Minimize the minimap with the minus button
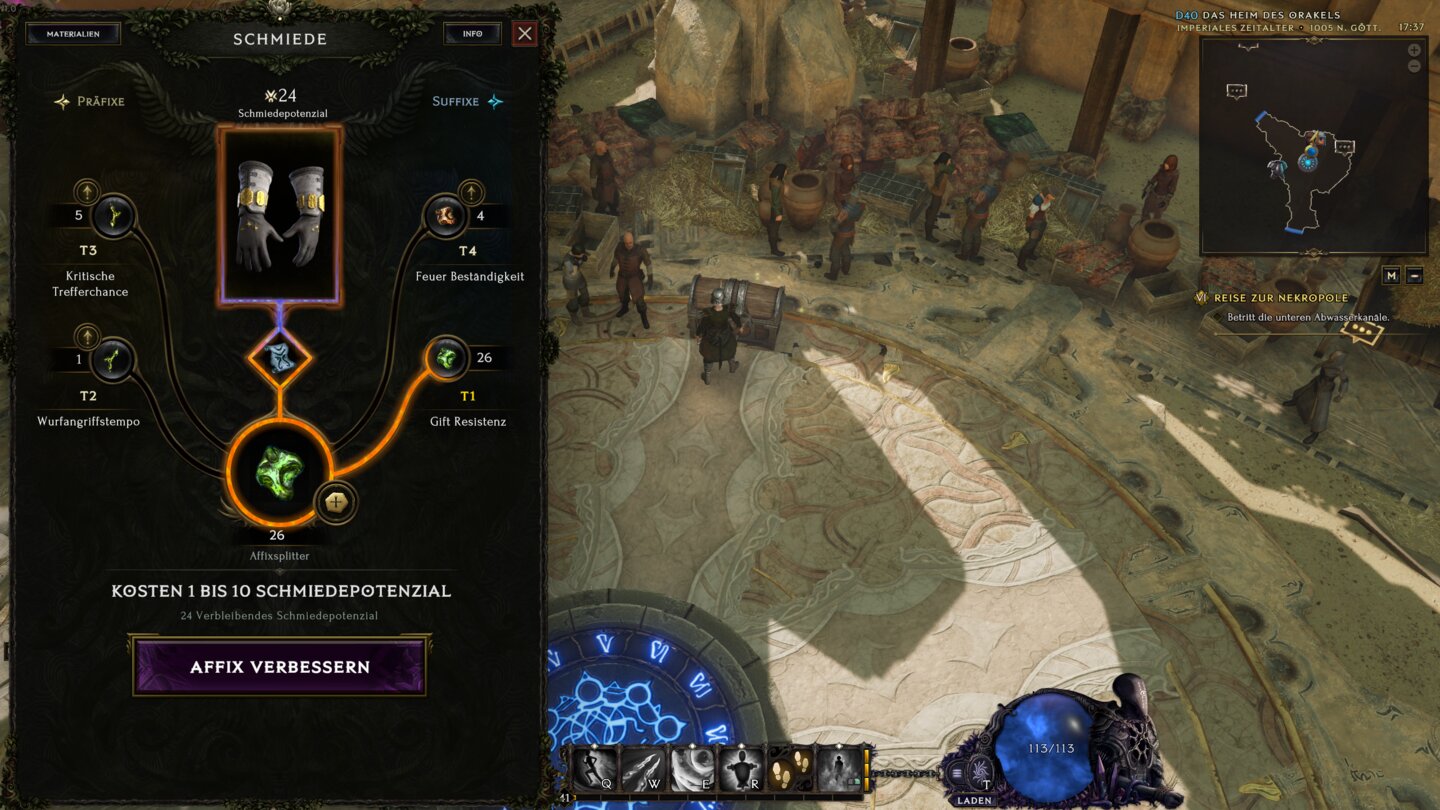Screen dimensions: 1440x810 pos(1414,276)
